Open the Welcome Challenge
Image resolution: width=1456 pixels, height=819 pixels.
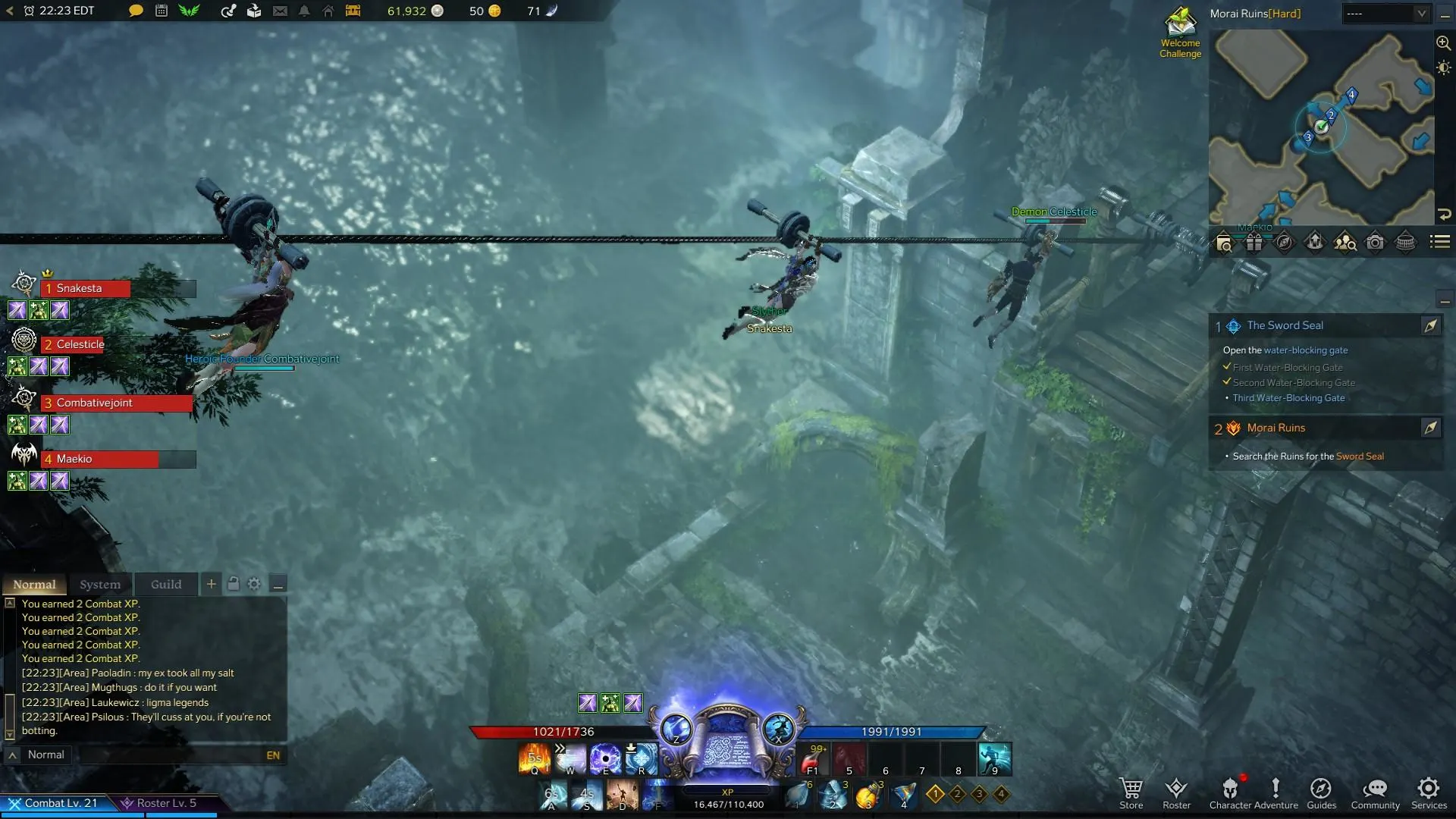click(1180, 33)
